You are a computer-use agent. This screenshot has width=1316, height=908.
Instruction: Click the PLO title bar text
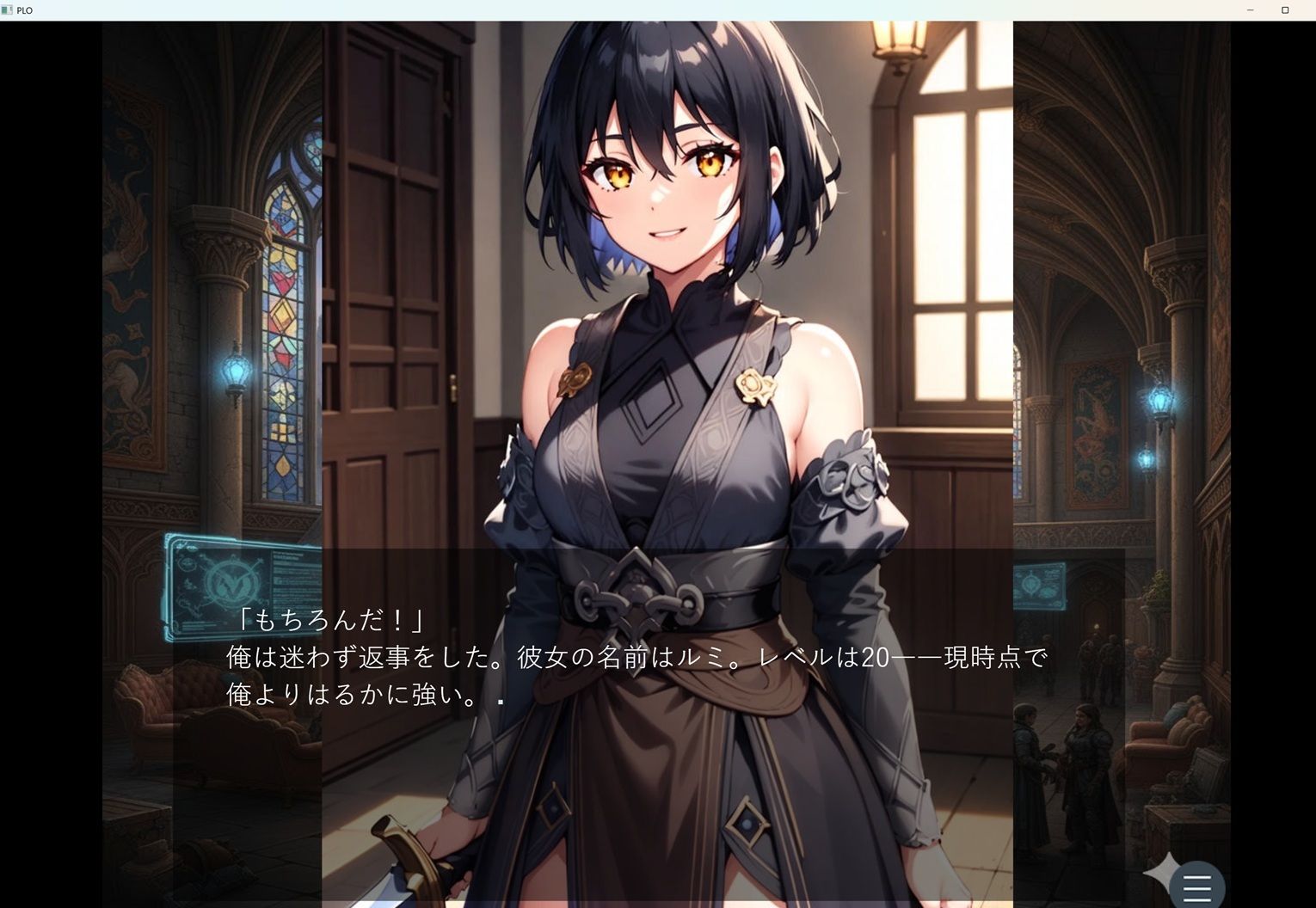[x=25, y=10]
